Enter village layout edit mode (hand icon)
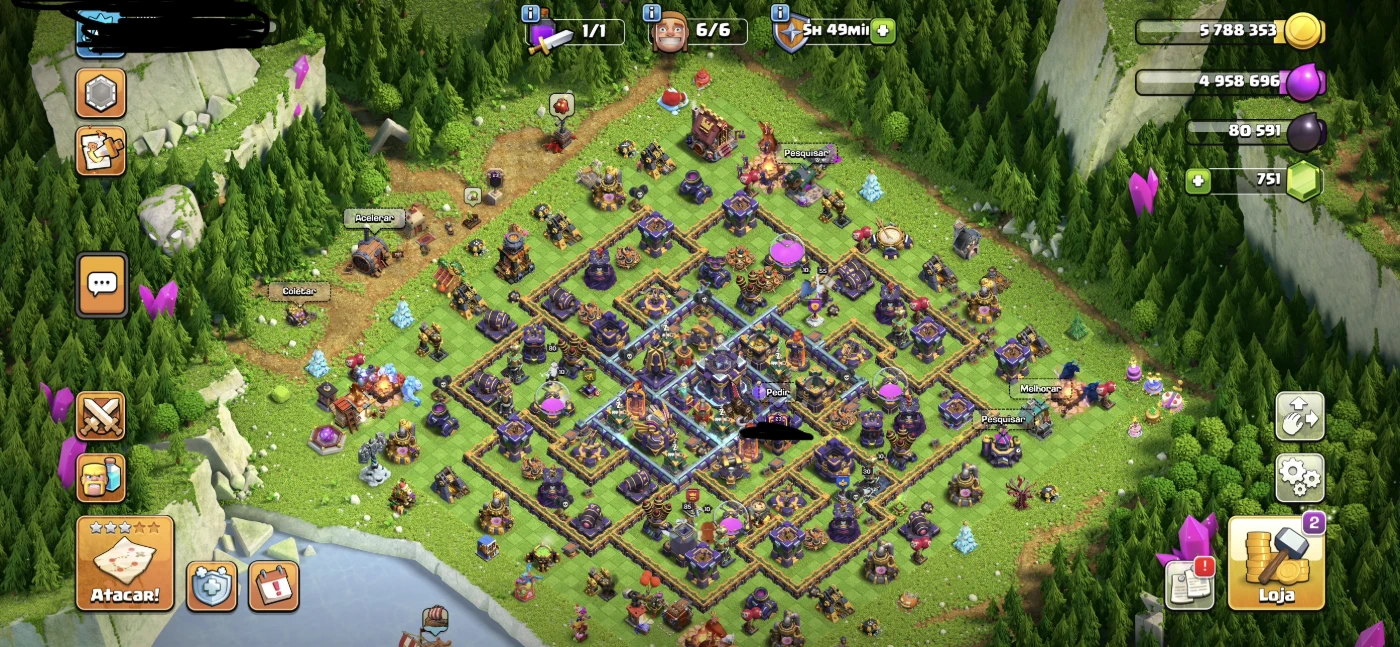Viewport: 1400px width, 647px height. pos(1299,416)
